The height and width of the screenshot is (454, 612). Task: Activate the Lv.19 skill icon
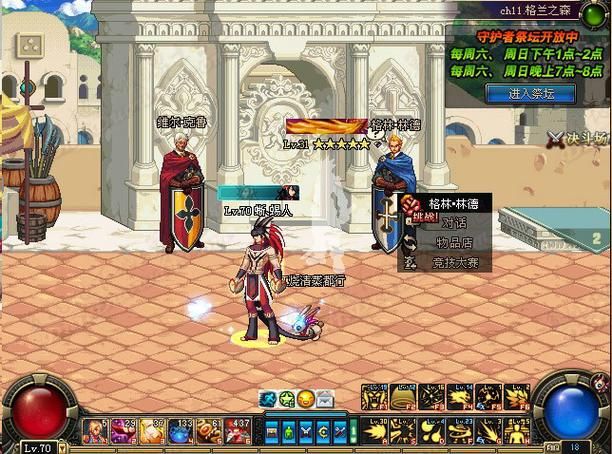(x=376, y=397)
